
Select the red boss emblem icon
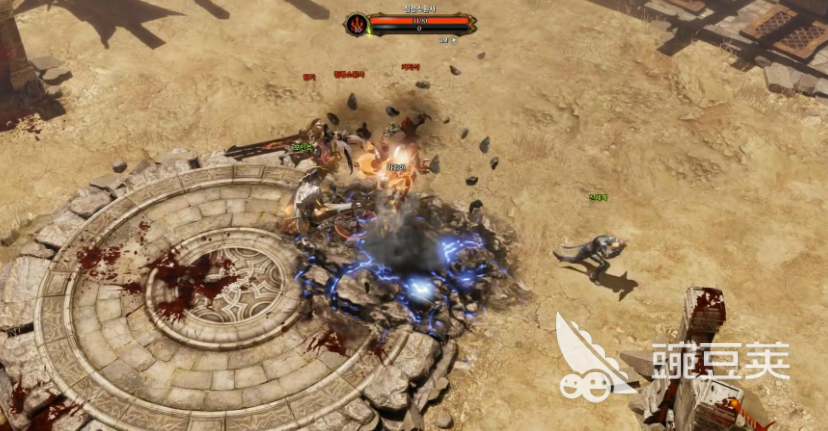pyautogui.click(x=356, y=24)
